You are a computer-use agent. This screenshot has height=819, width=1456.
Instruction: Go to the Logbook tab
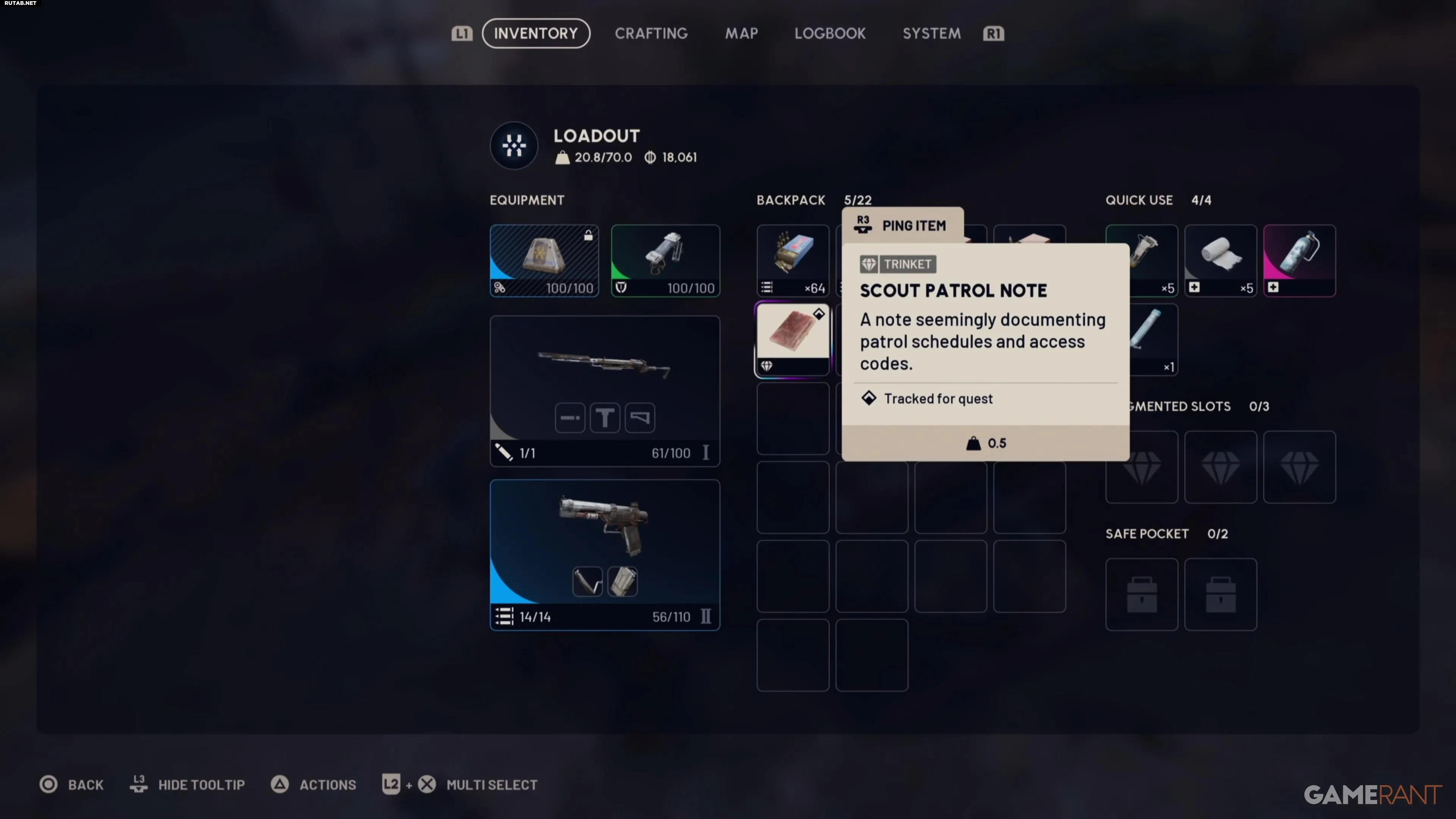click(830, 33)
